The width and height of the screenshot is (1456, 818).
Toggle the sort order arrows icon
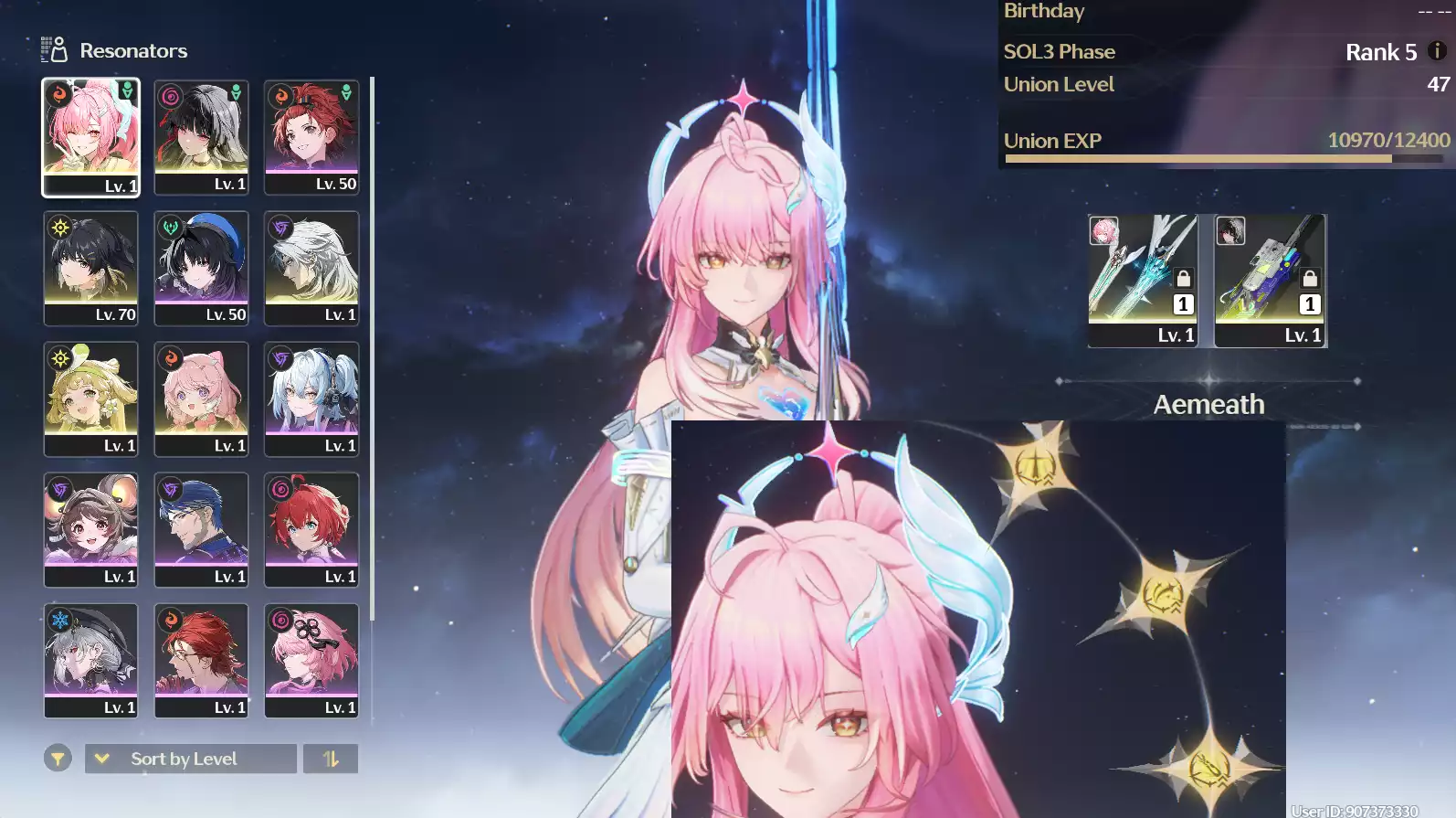pos(331,758)
